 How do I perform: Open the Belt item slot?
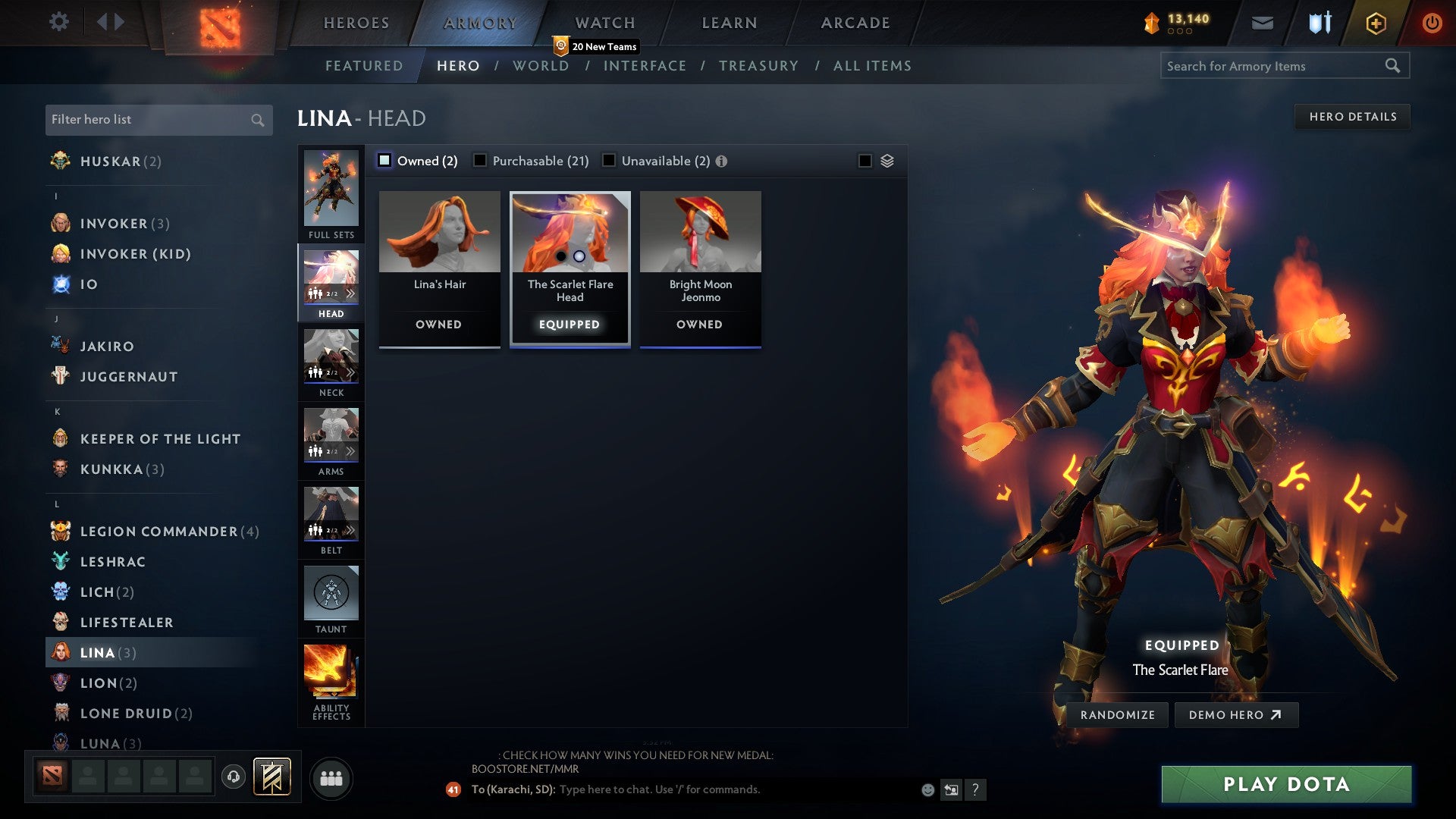331,516
